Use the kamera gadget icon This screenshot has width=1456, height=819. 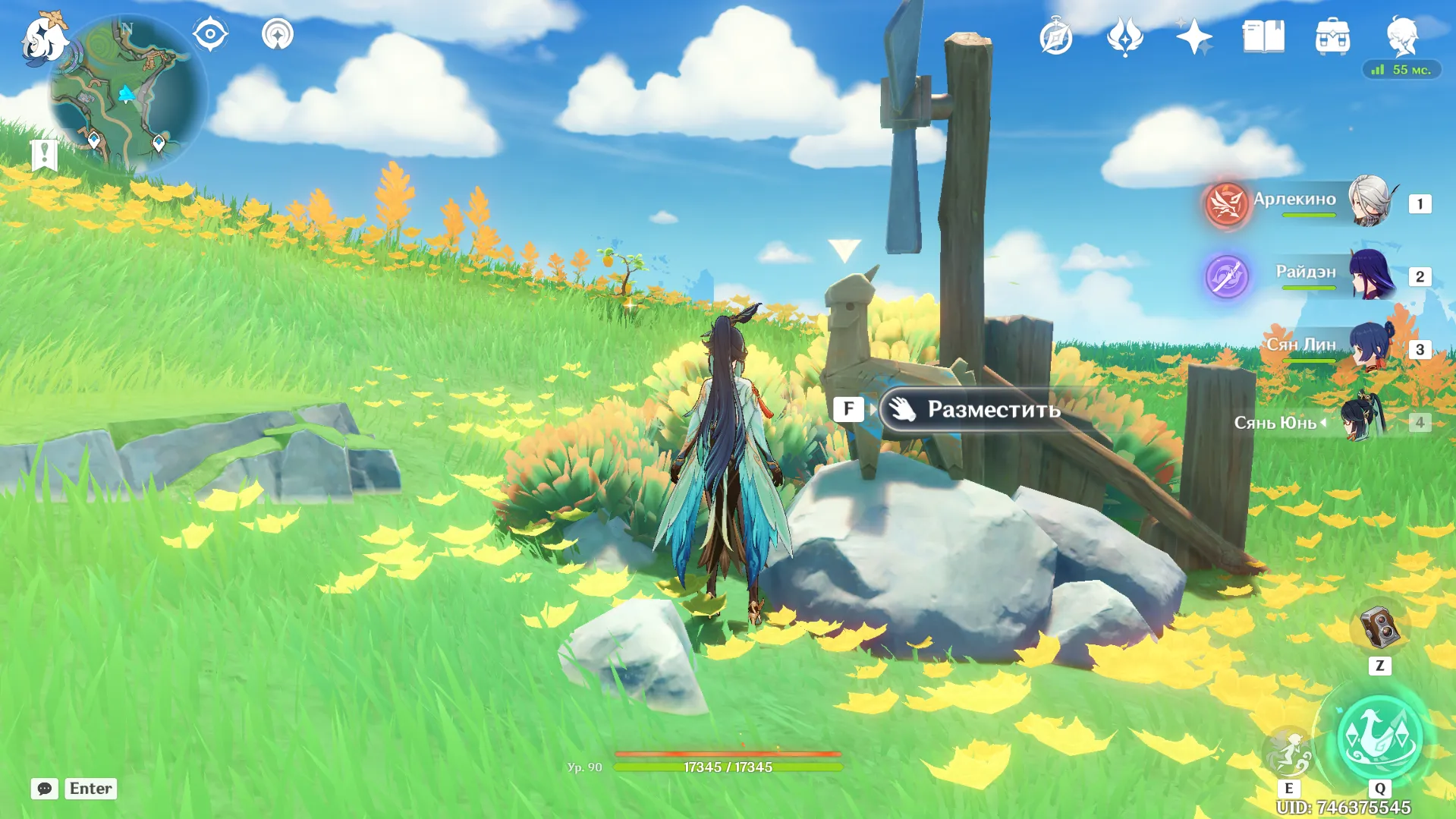pos(1379,628)
